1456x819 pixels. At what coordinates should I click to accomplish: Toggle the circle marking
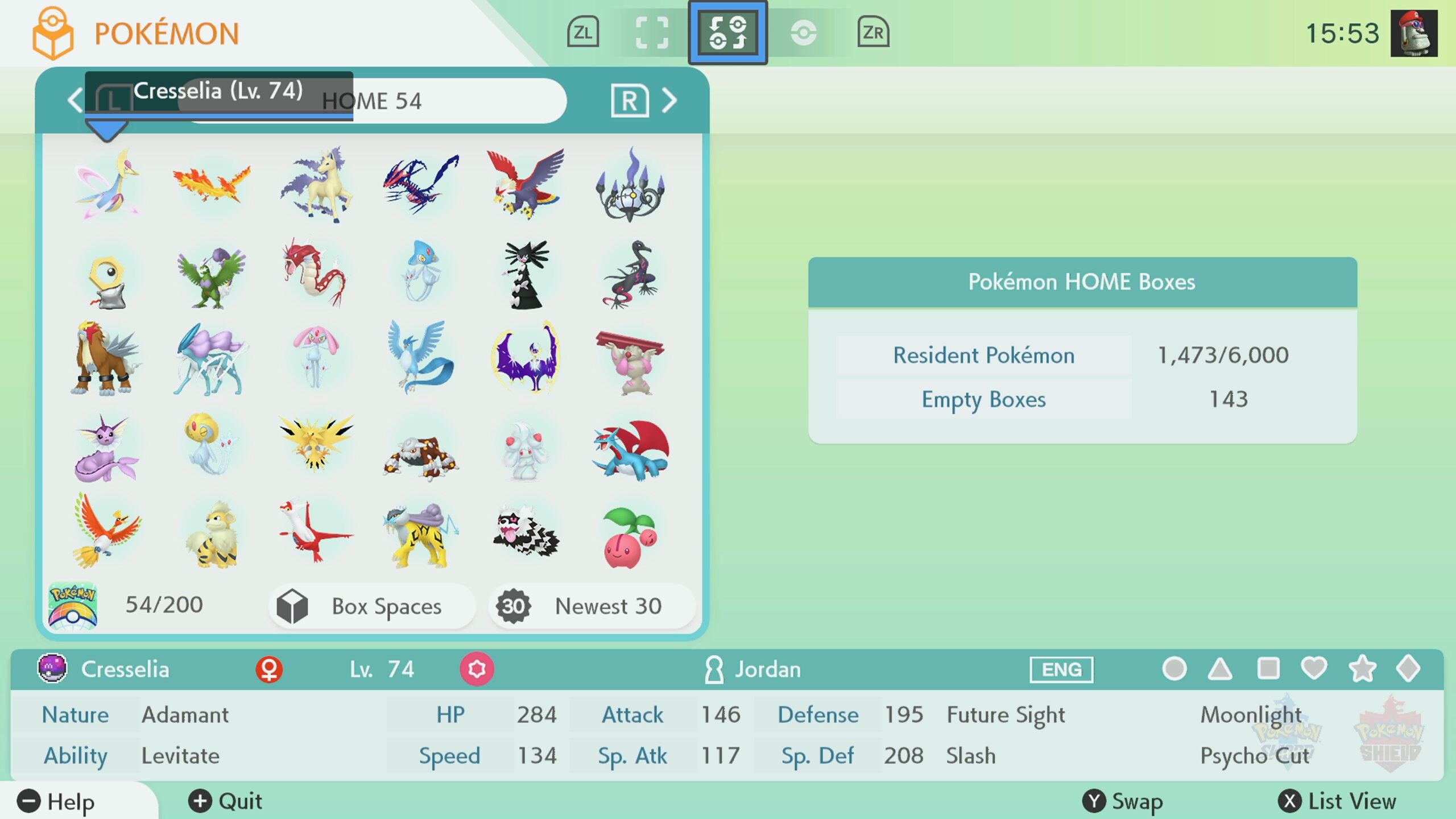1174,669
